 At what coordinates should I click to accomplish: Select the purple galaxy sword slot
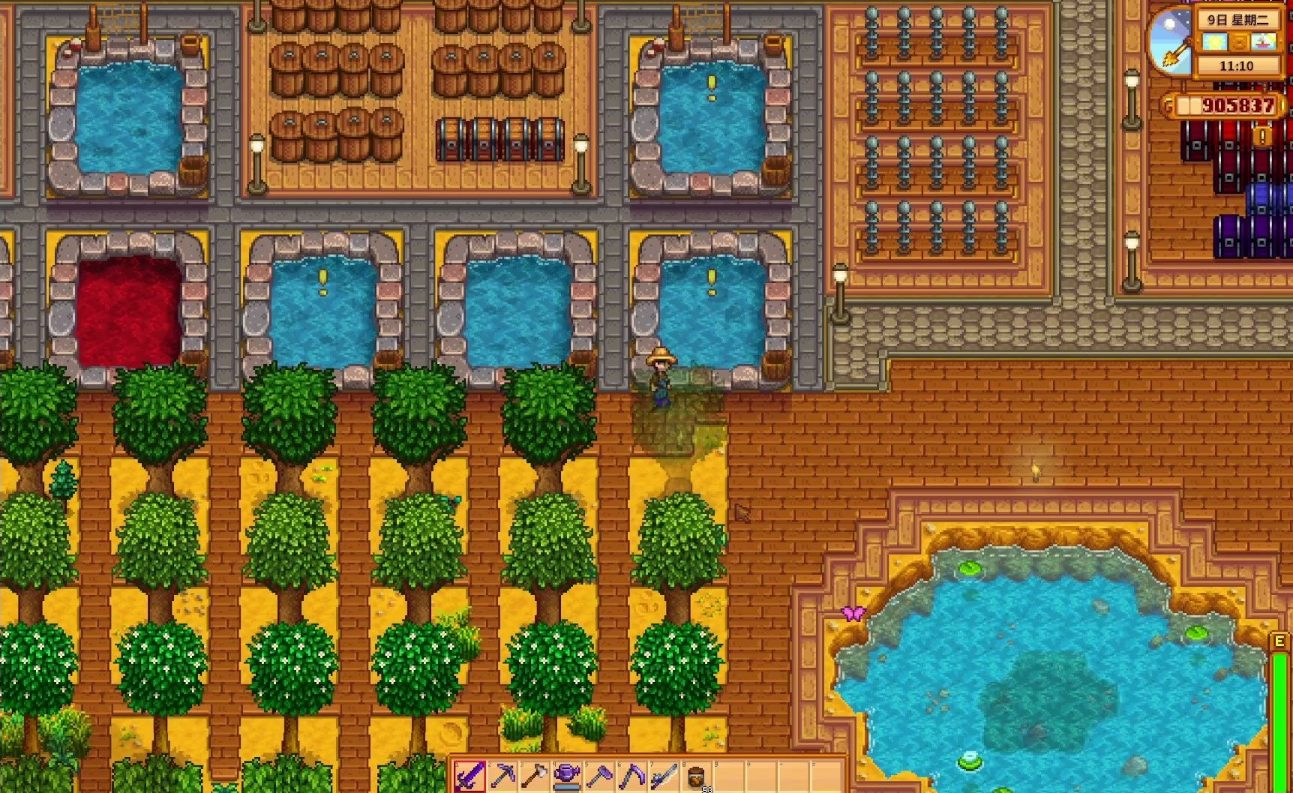470,776
